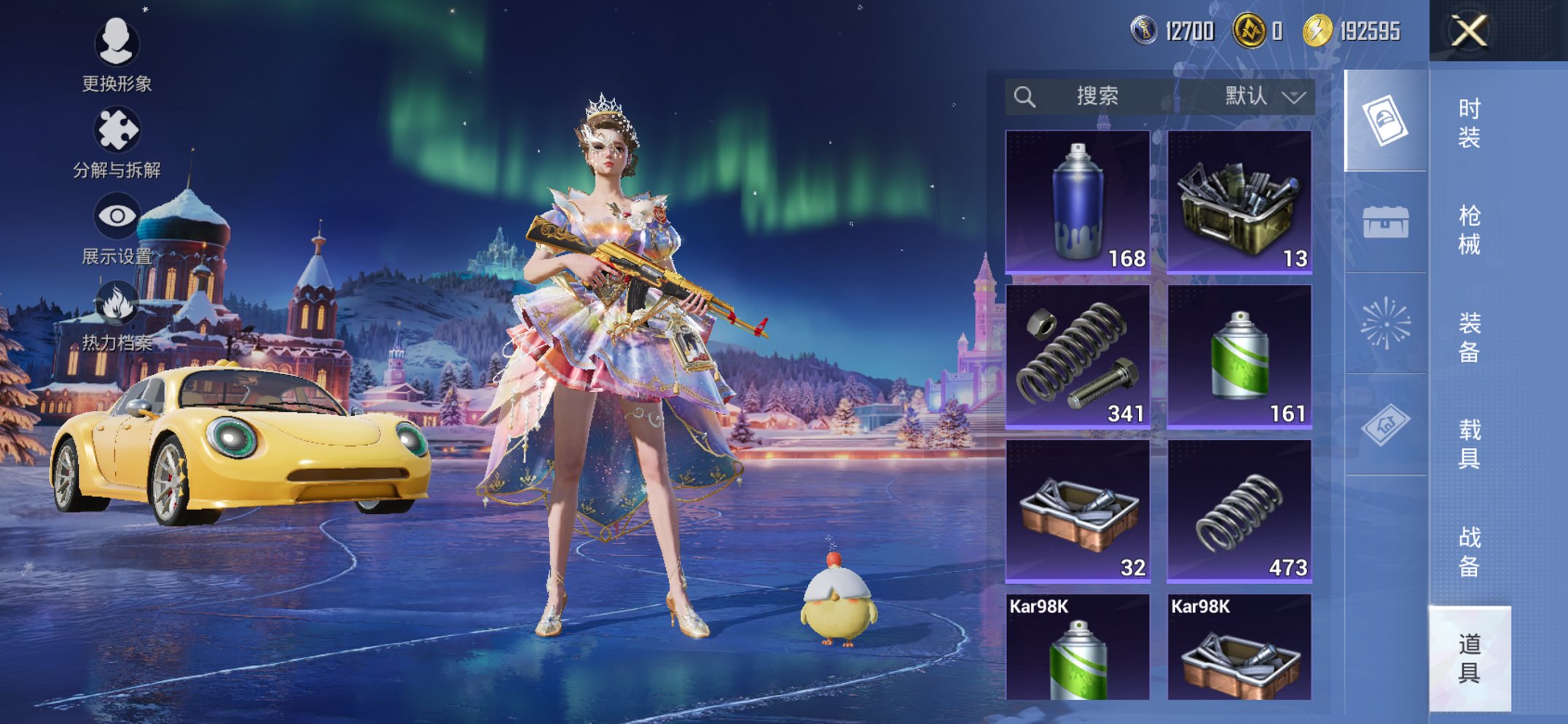Select the blue spray paint can, count 168
The height and width of the screenshot is (724, 1568).
pos(1078,202)
